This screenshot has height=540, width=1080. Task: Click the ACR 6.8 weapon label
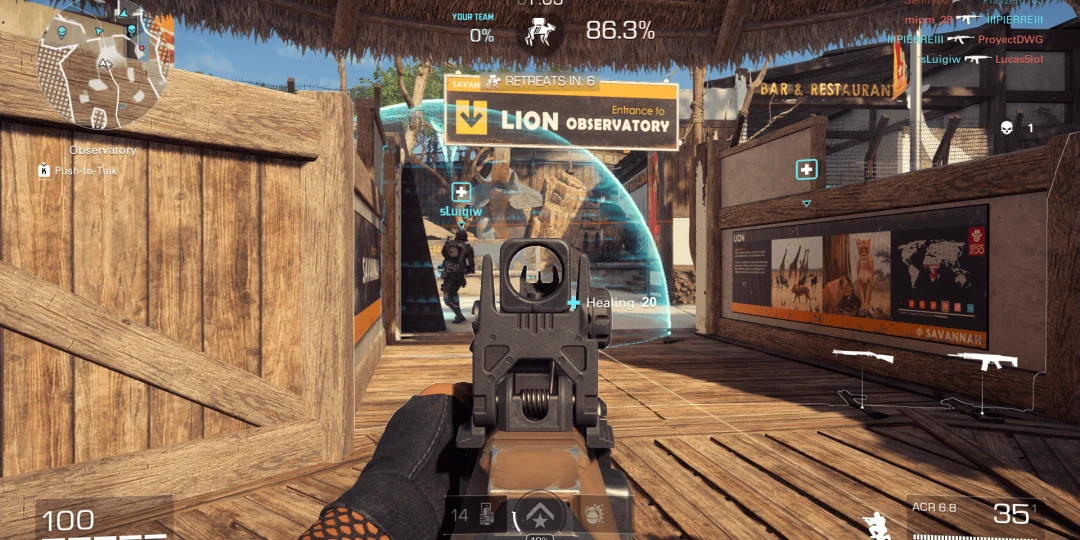click(935, 507)
